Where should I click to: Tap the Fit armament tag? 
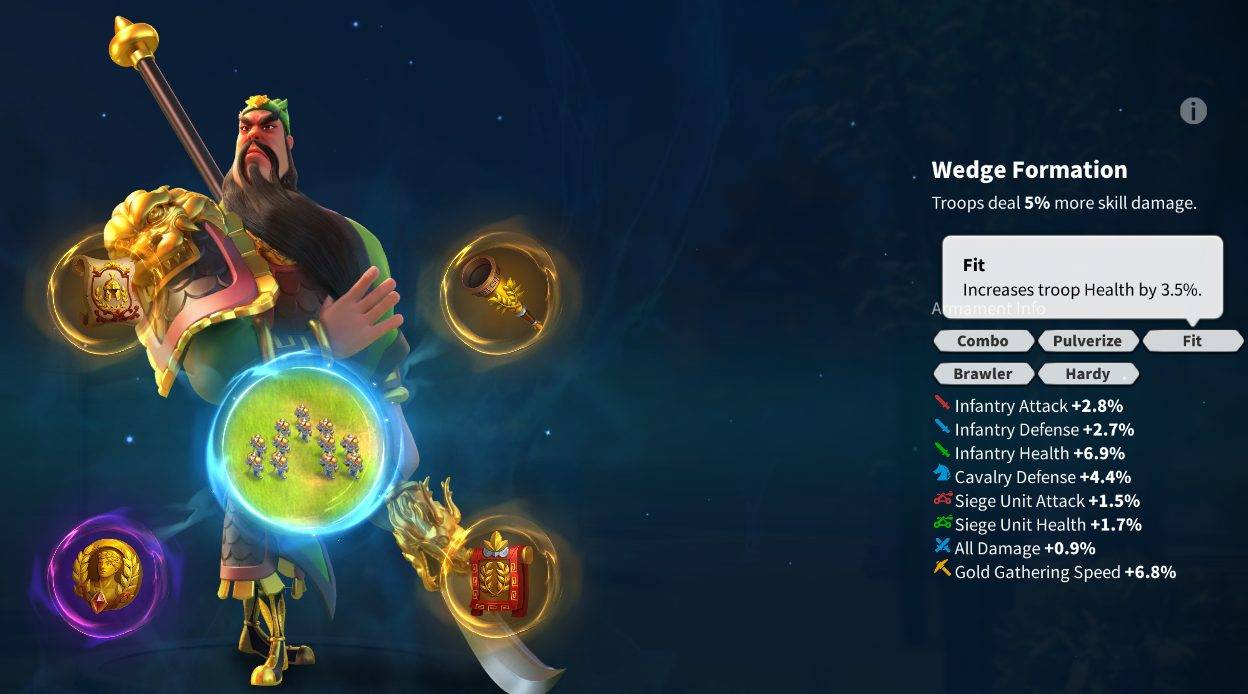tap(1192, 341)
